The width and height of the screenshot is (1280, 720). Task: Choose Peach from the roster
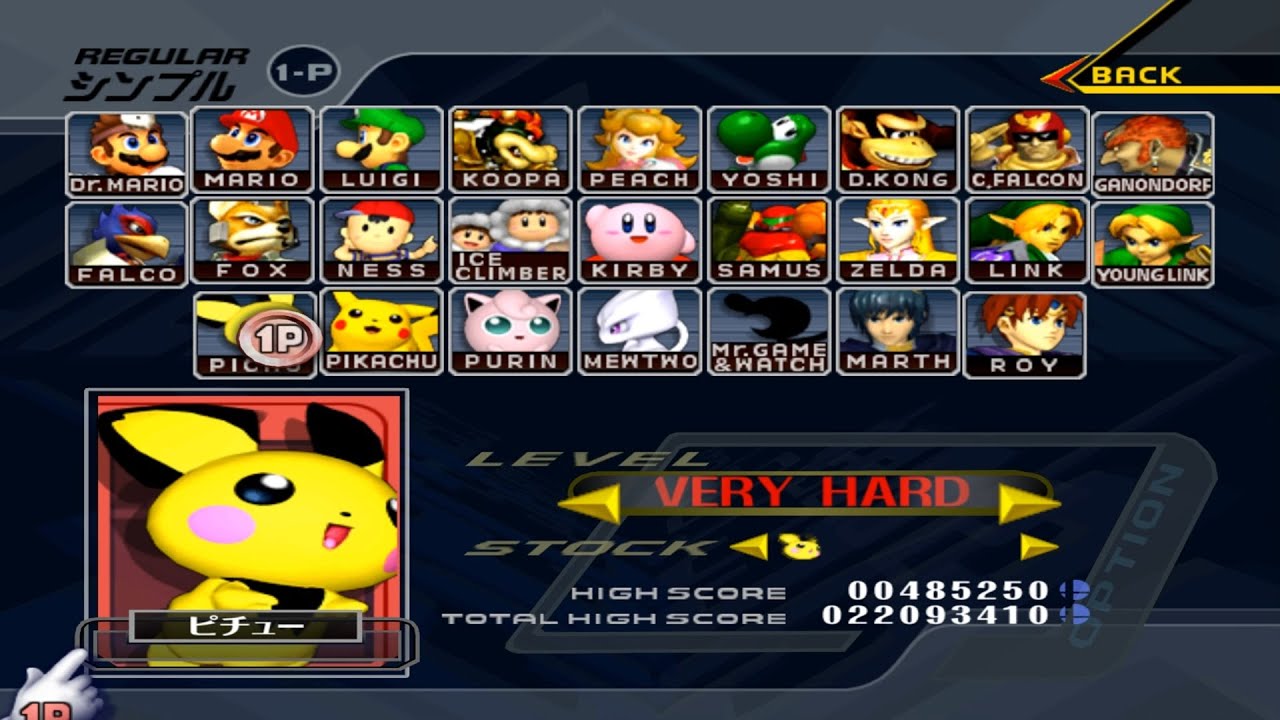click(x=639, y=148)
